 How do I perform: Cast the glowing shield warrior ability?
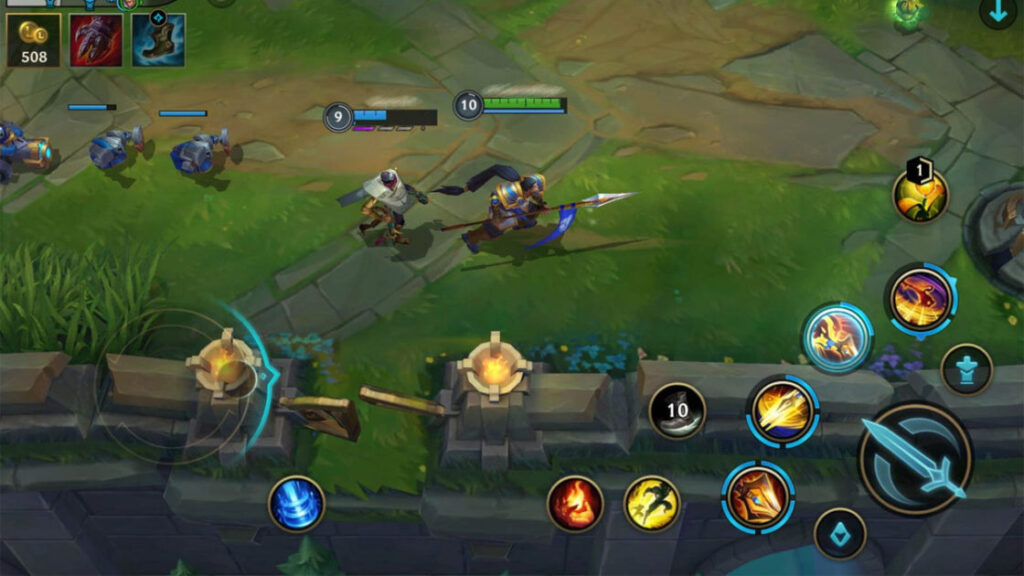[x=836, y=338]
